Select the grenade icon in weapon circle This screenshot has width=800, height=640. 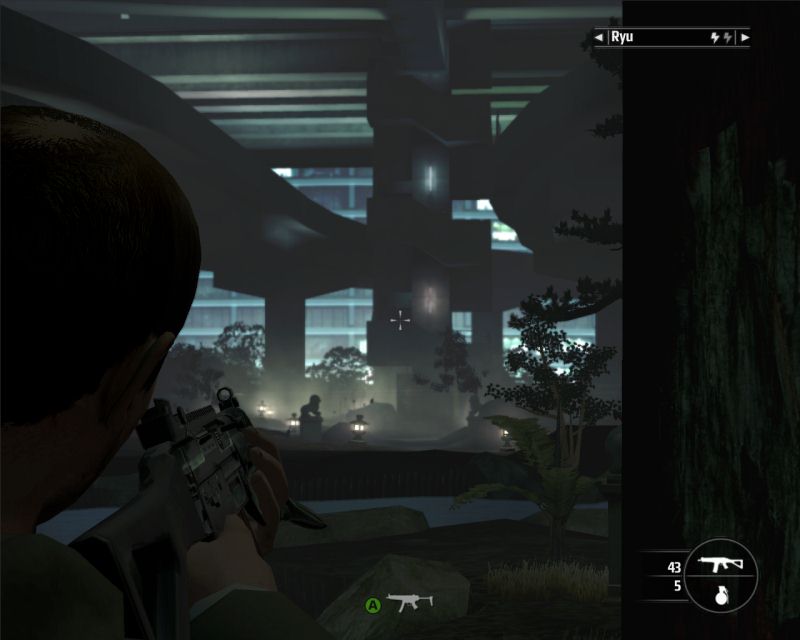click(x=718, y=589)
